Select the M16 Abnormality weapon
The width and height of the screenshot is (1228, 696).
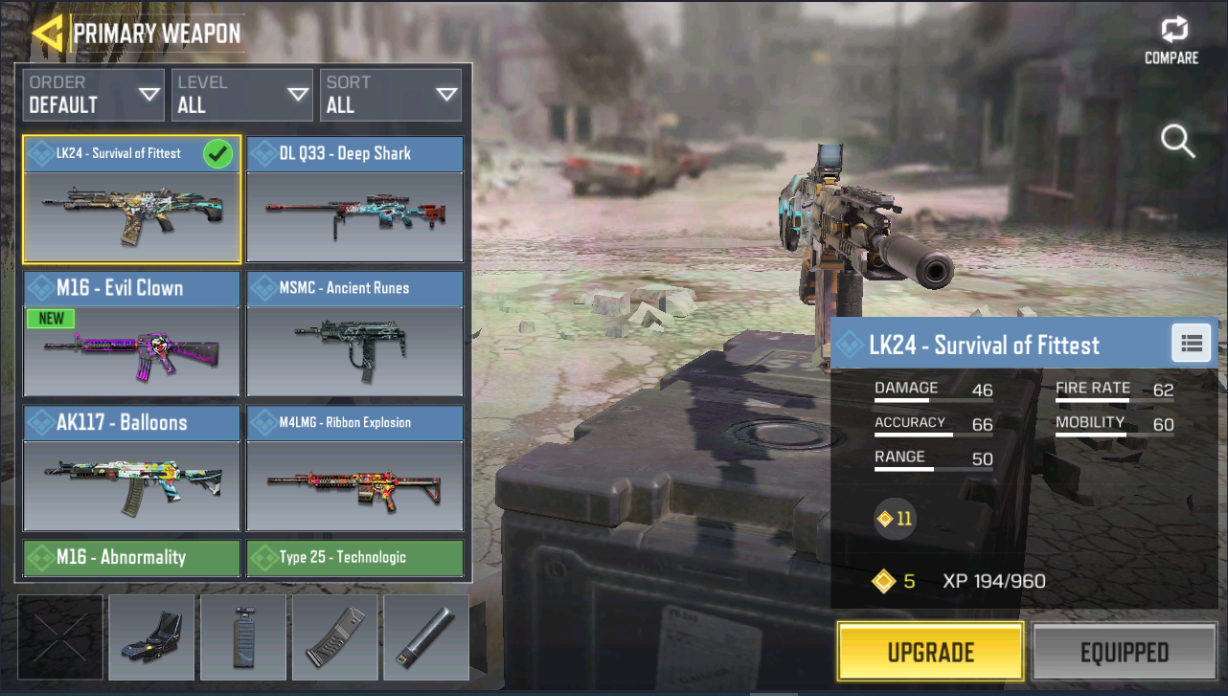click(x=132, y=558)
